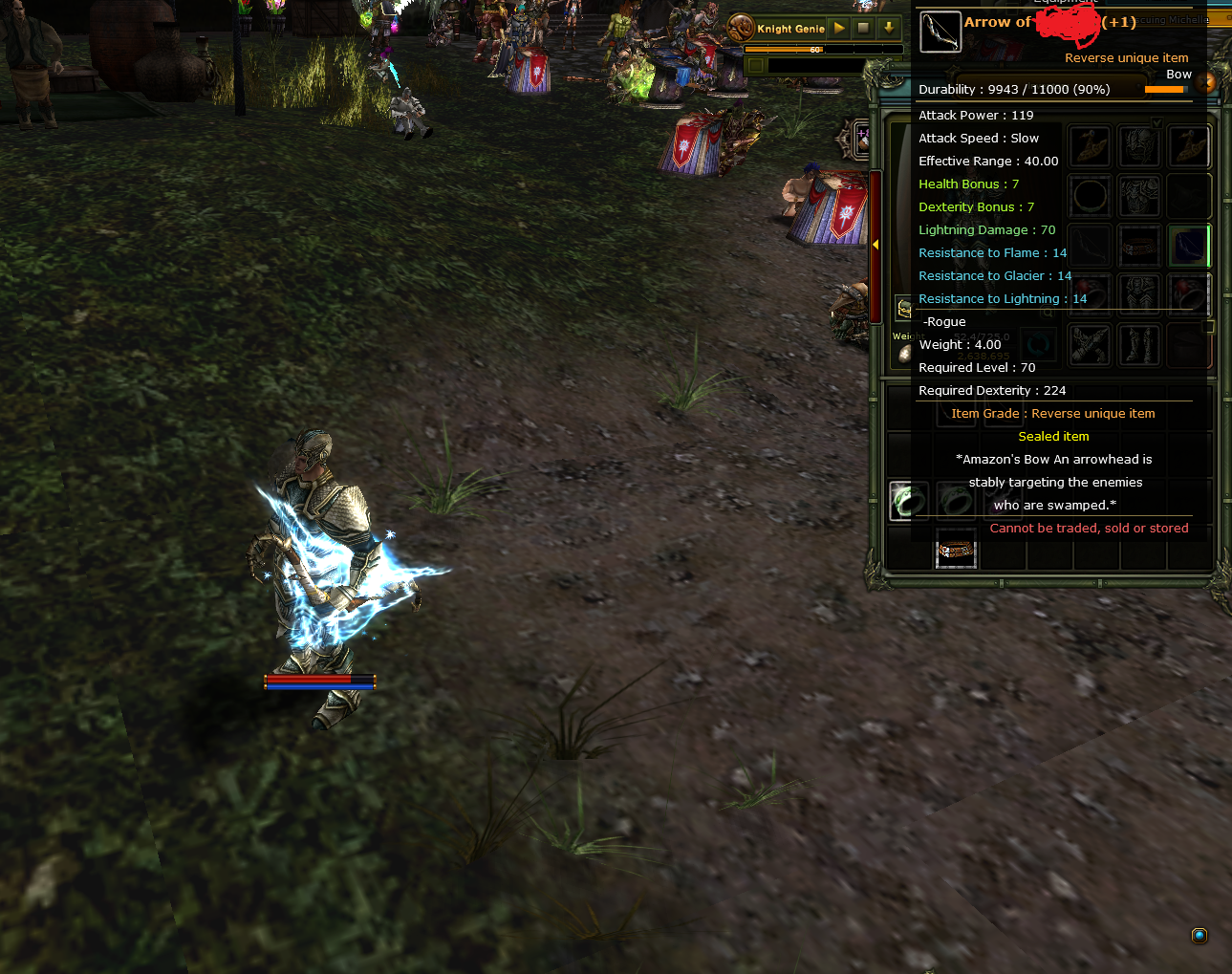Click the Knight Genie portrait icon
1232x974 pixels.
pyautogui.click(x=741, y=28)
